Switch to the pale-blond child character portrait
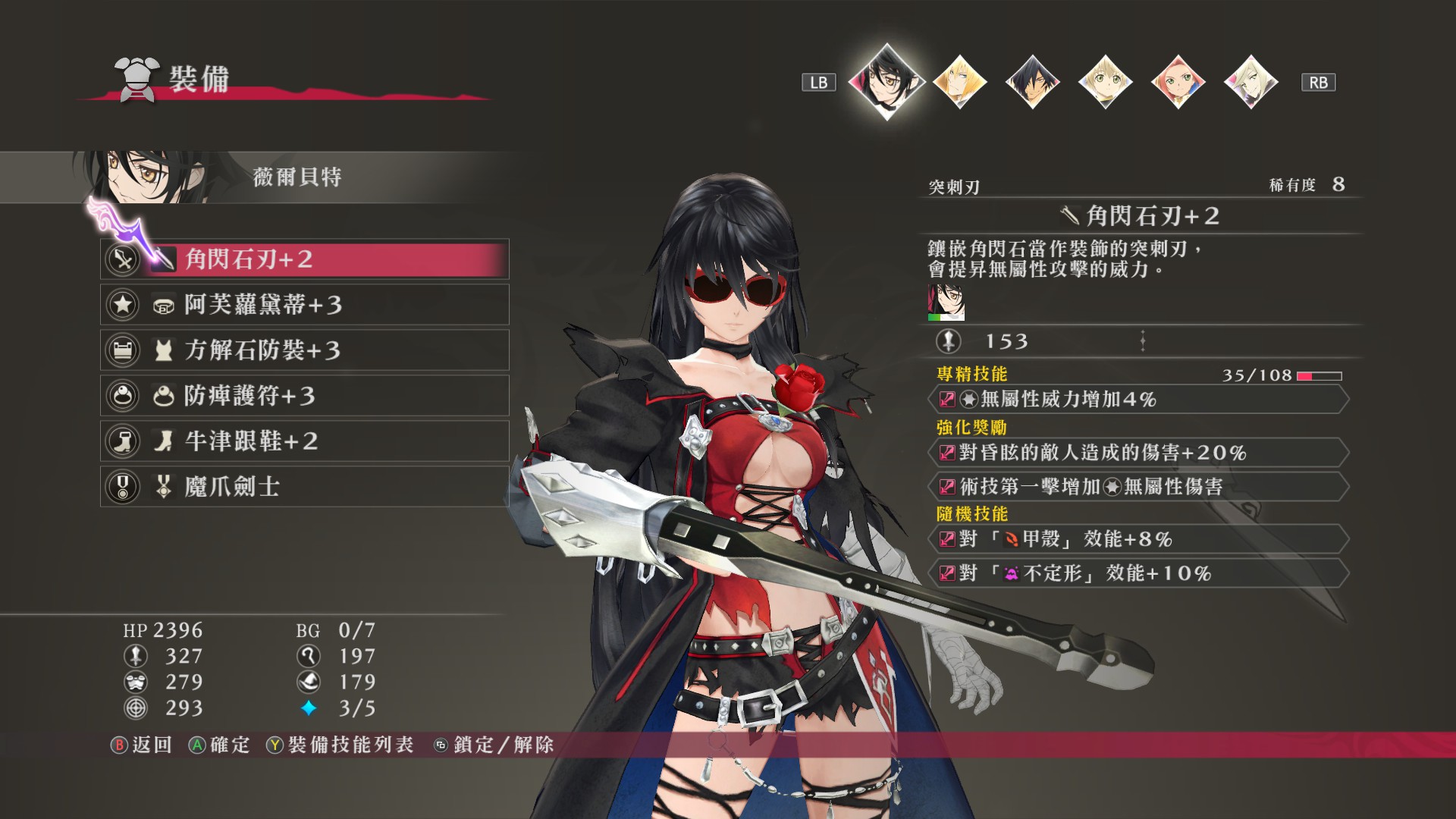 click(1105, 82)
